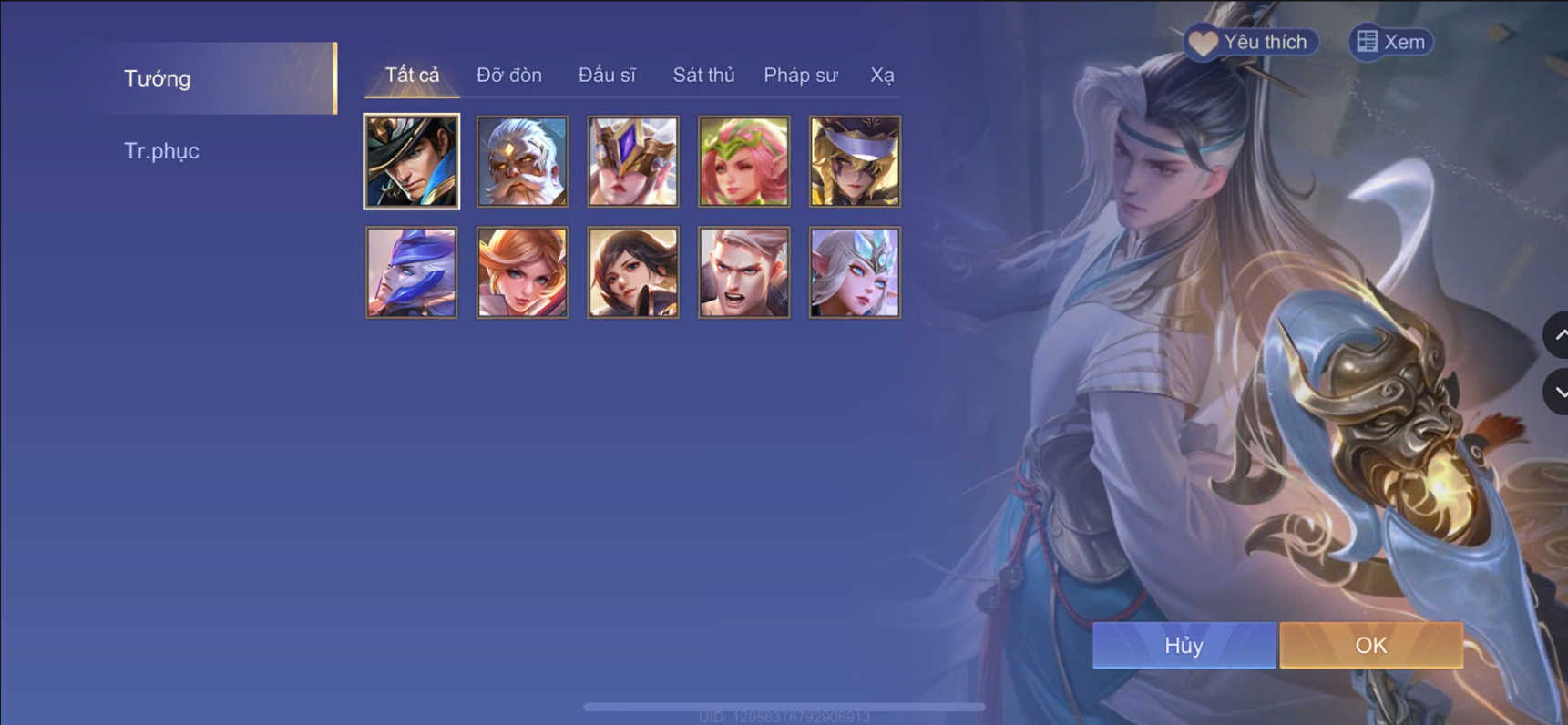The height and width of the screenshot is (725, 1568).
Task: Collapse using the downward chevron on right edge
Action: [1560, 393]
